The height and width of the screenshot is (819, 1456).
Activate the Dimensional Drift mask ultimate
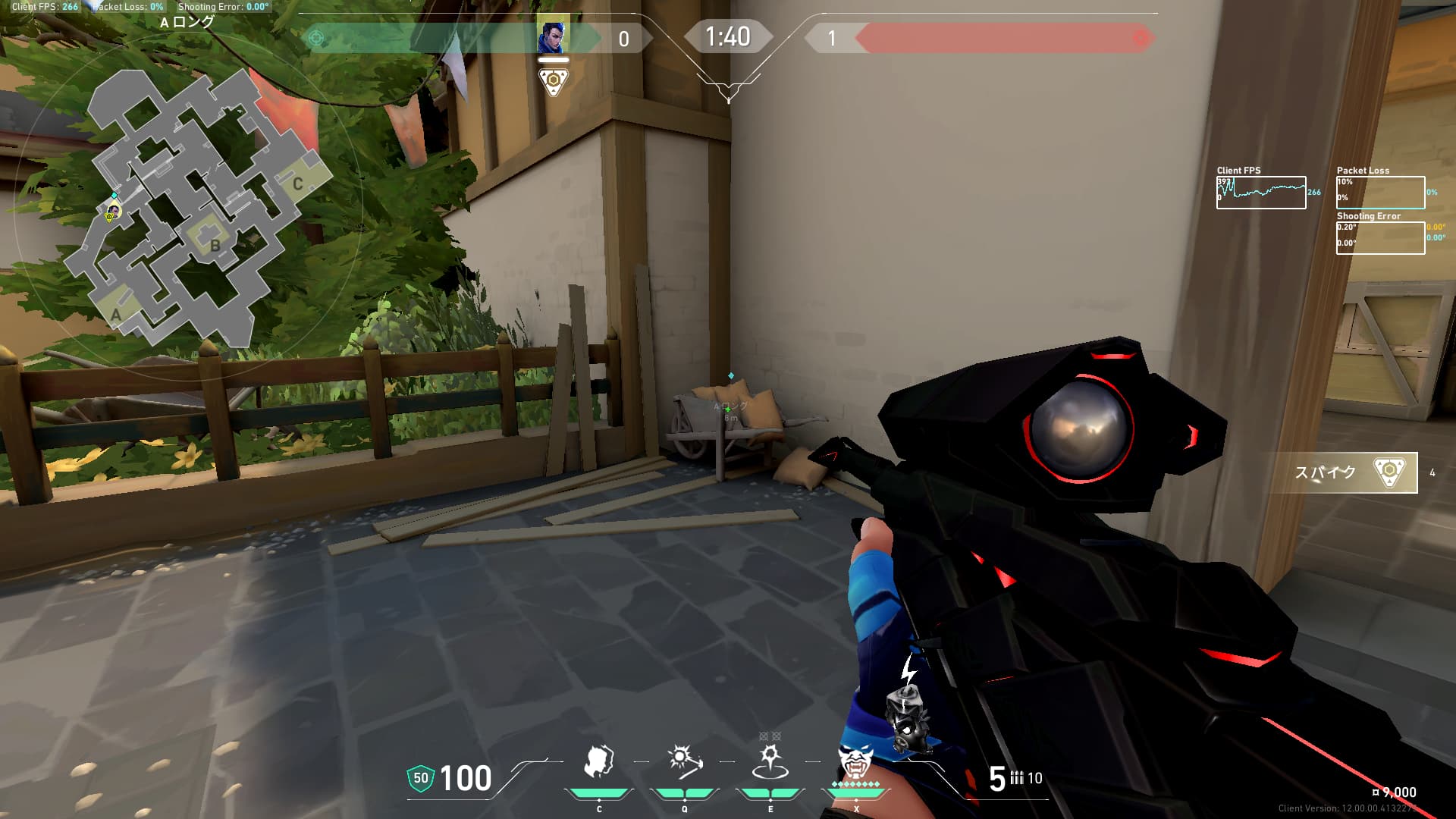(x=855, y=761)
